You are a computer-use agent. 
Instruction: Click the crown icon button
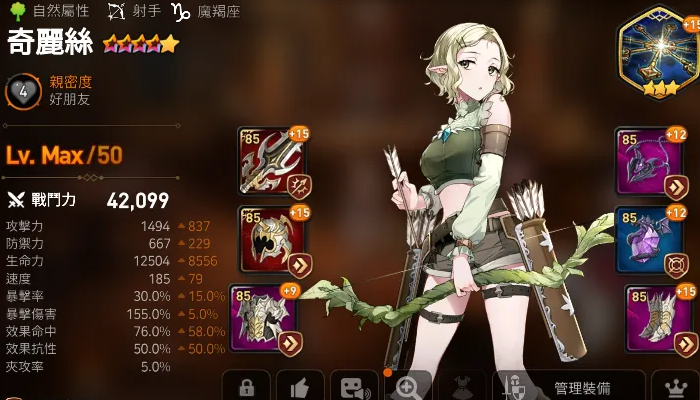674,387
